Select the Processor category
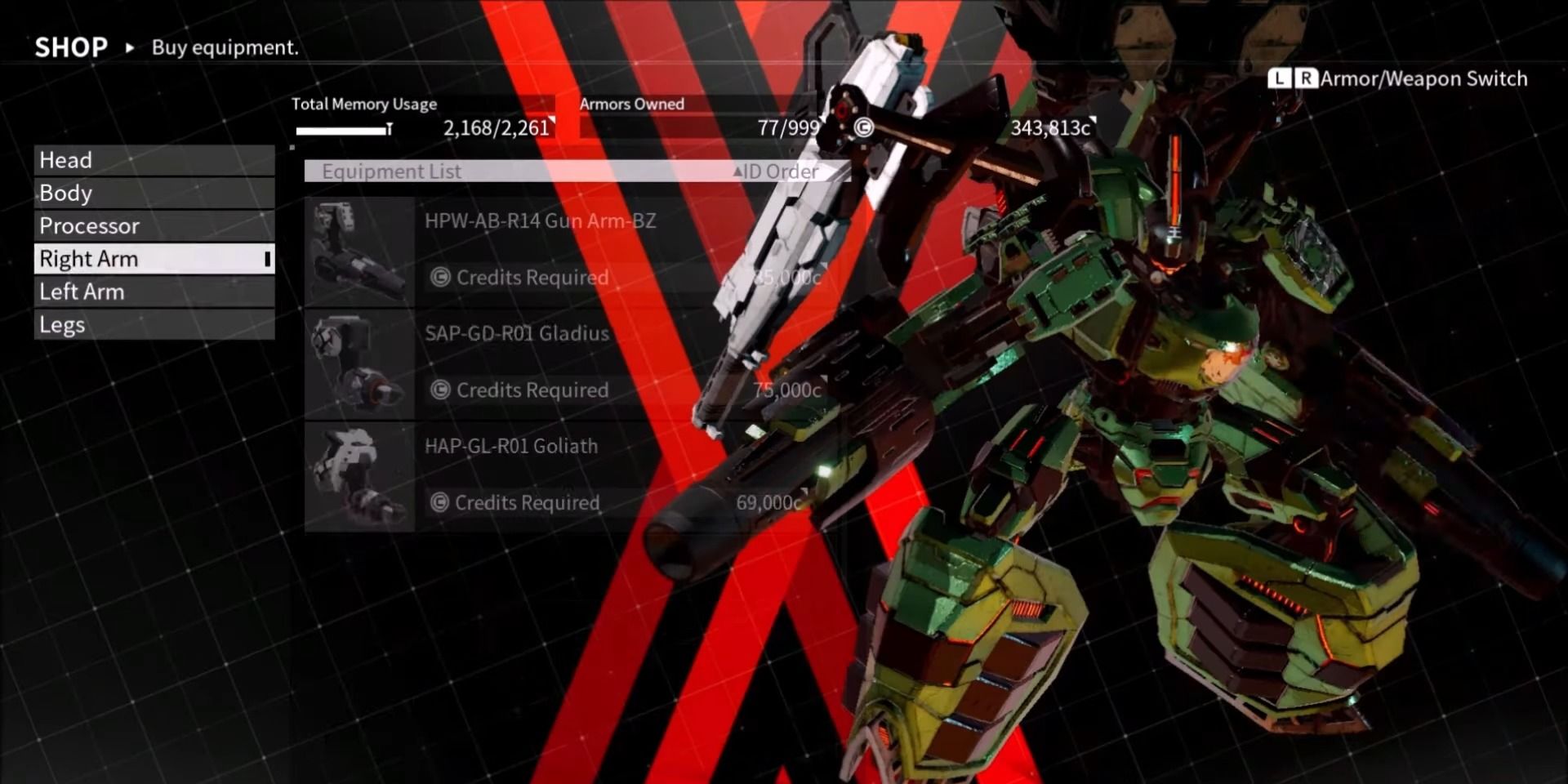 coord(154,226)
